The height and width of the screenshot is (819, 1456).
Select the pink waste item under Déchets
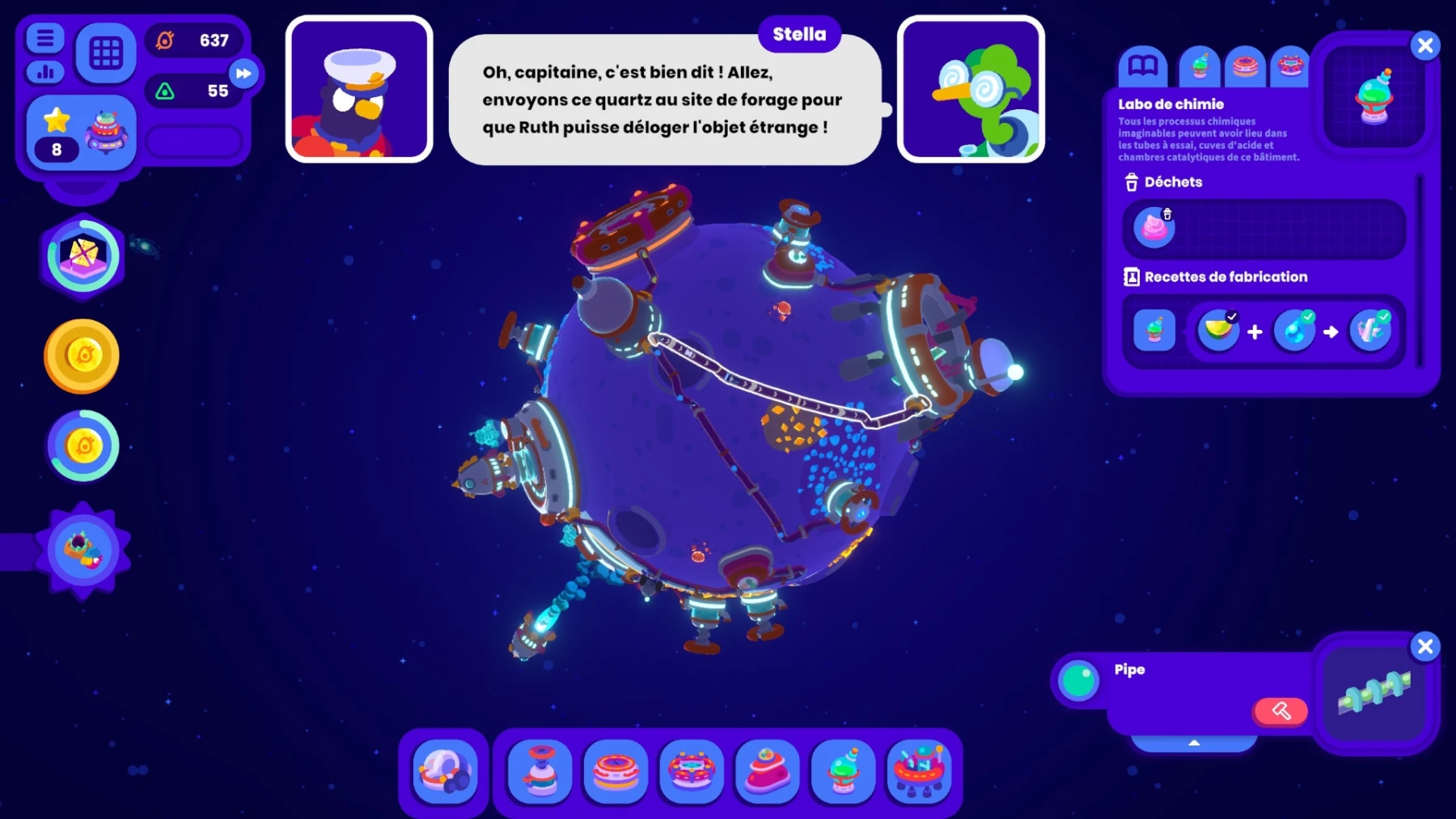pos(1154,227)
